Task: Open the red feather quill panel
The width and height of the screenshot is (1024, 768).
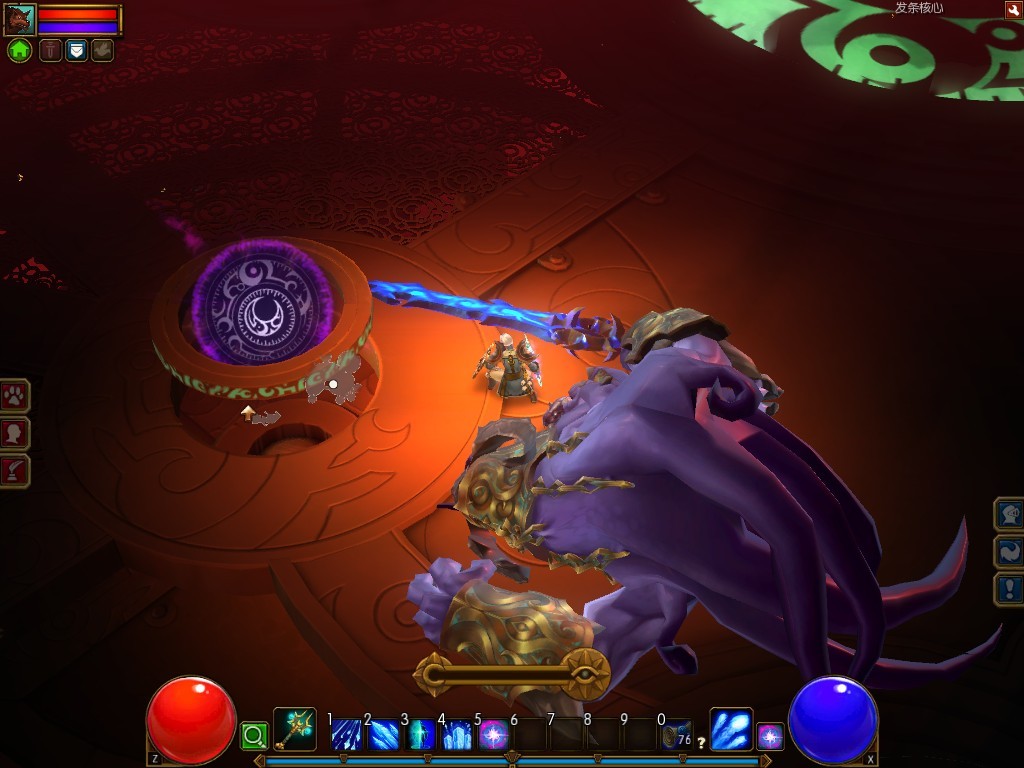Action: pos(15,471)
